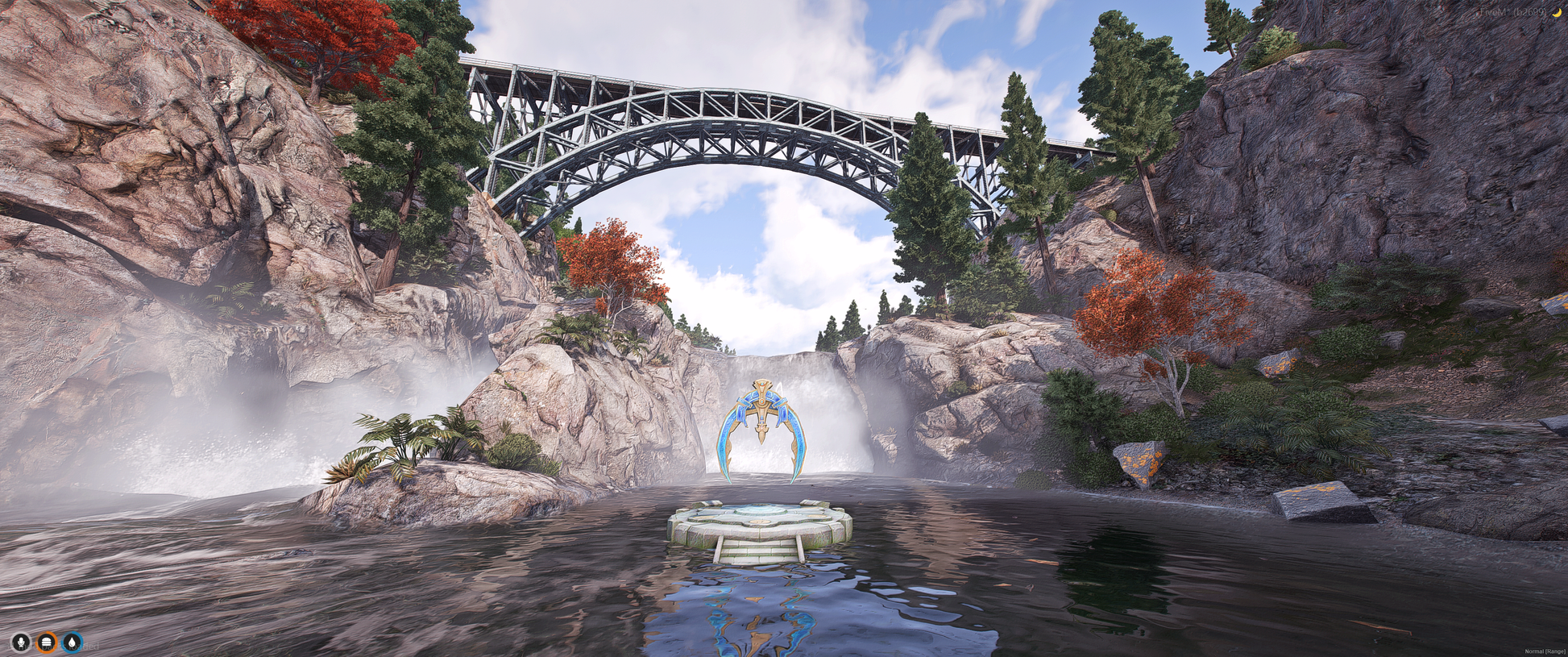Click the water drop thirst icon

[x=73, y=642]
